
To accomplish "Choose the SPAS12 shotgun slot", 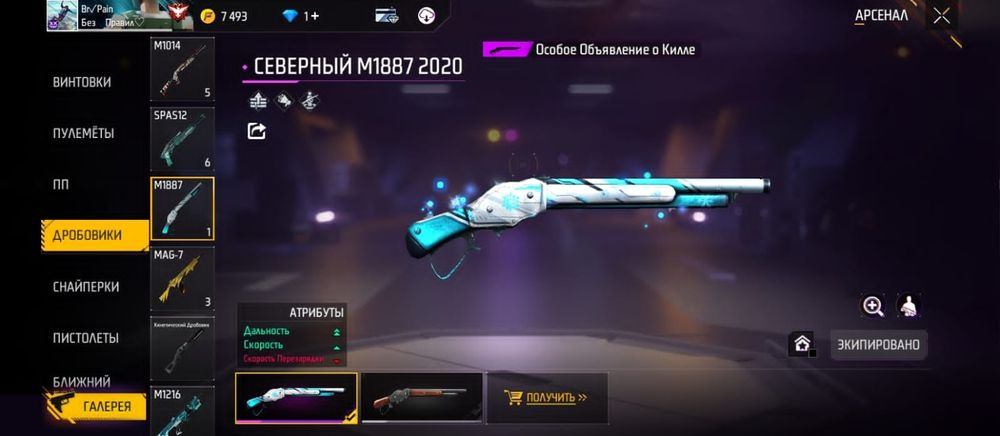I will click(x=182, y=139).
